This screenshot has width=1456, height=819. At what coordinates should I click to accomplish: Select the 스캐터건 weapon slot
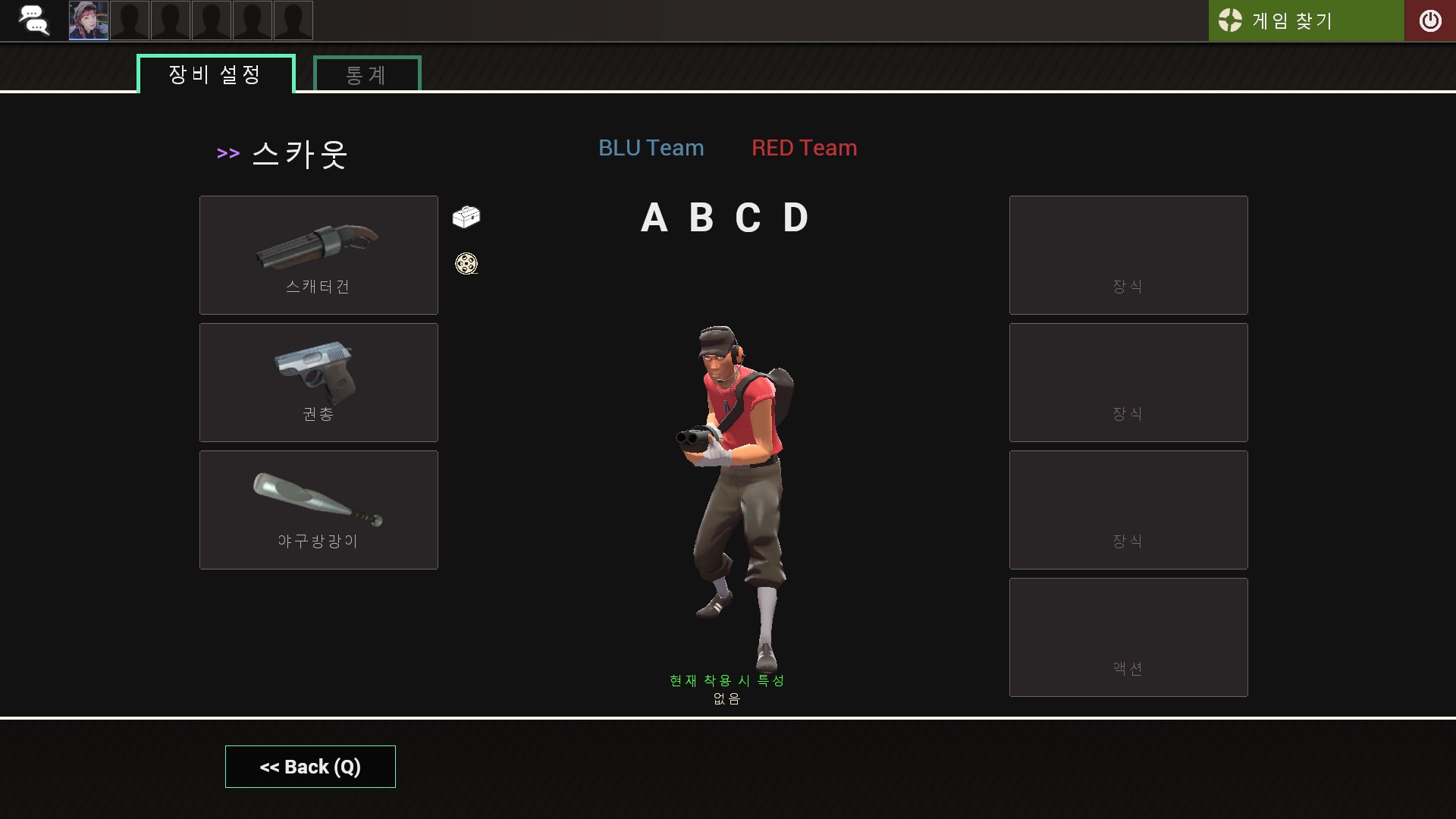click(318, 255)
